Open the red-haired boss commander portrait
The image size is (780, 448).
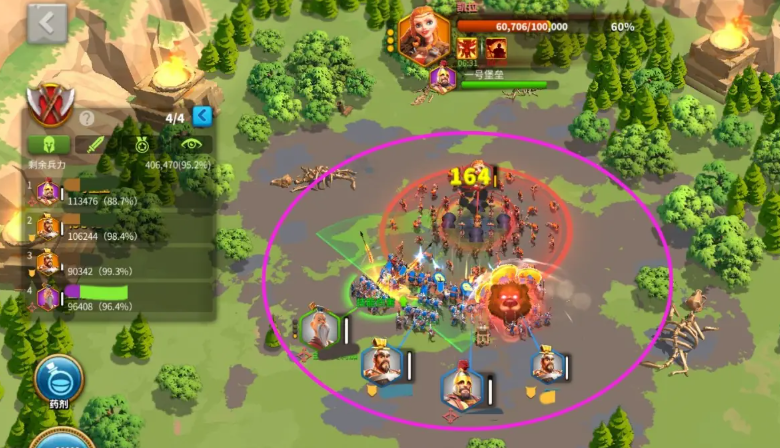click(423, 36)
